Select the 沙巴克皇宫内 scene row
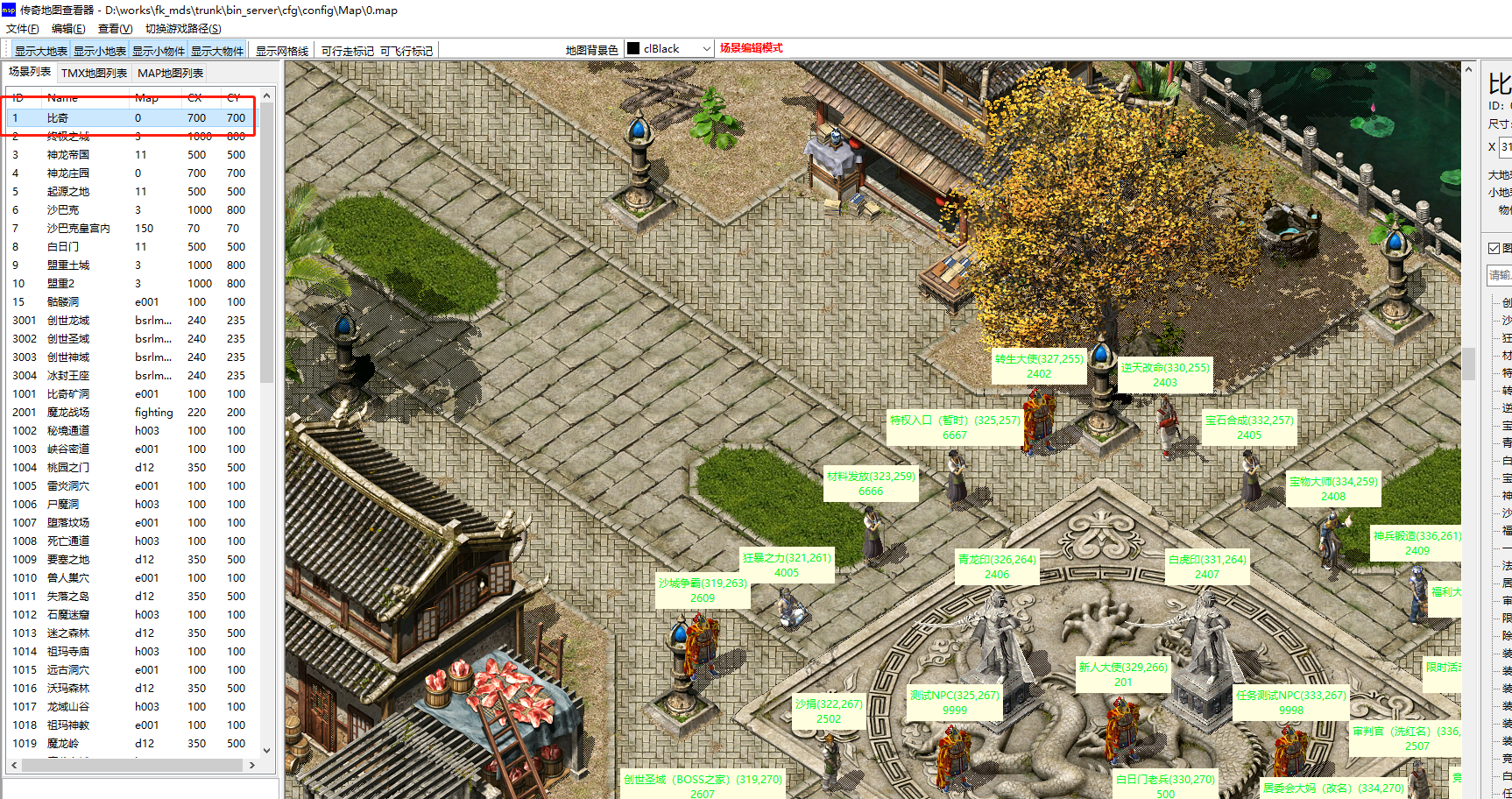The image size is (1512, 799). pyautogui.click(x=79, y=229)
